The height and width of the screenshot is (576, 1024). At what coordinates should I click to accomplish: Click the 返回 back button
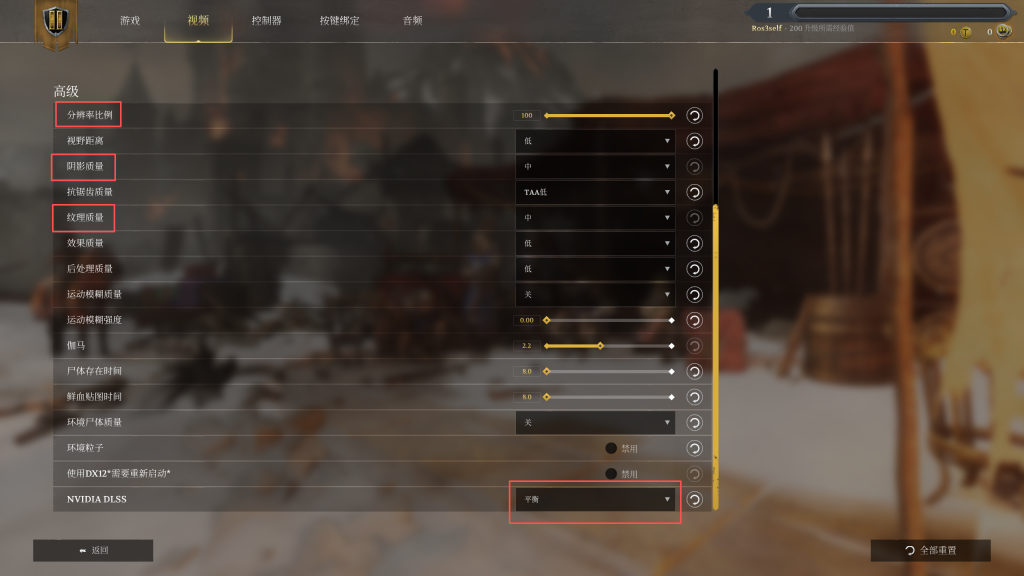coord(93,550)
